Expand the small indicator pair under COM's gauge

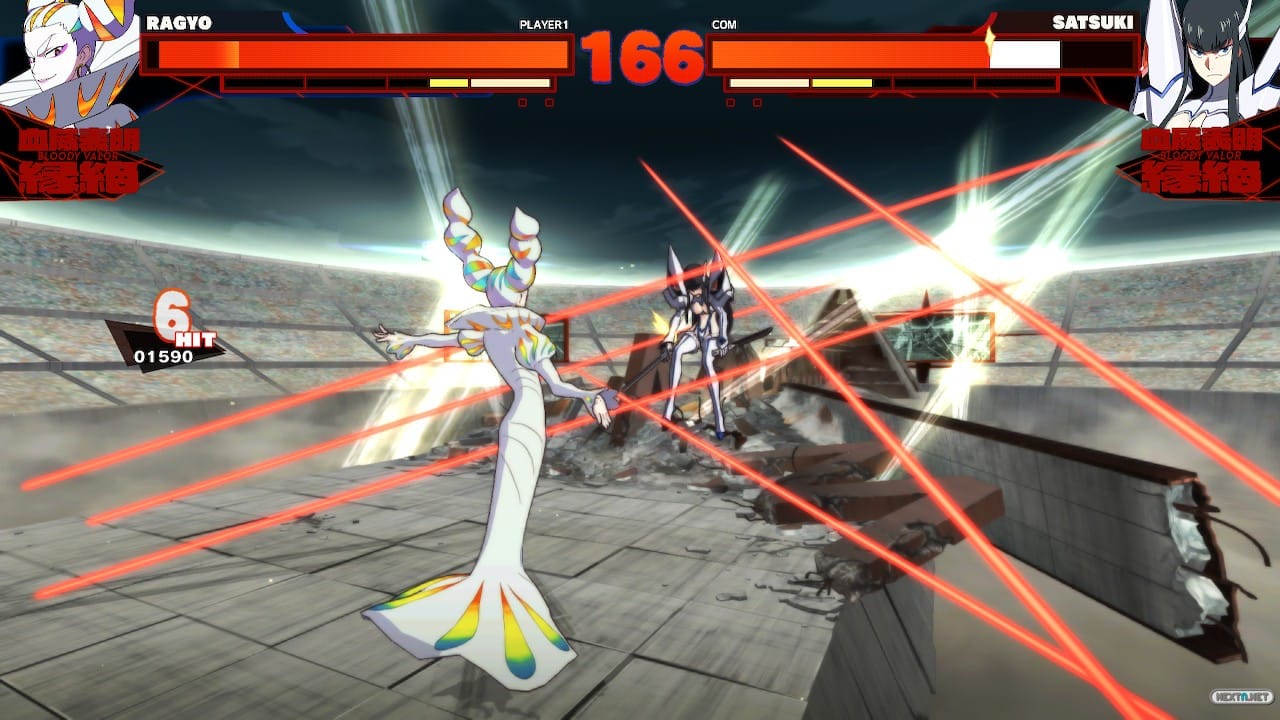[x=743, y=102]
